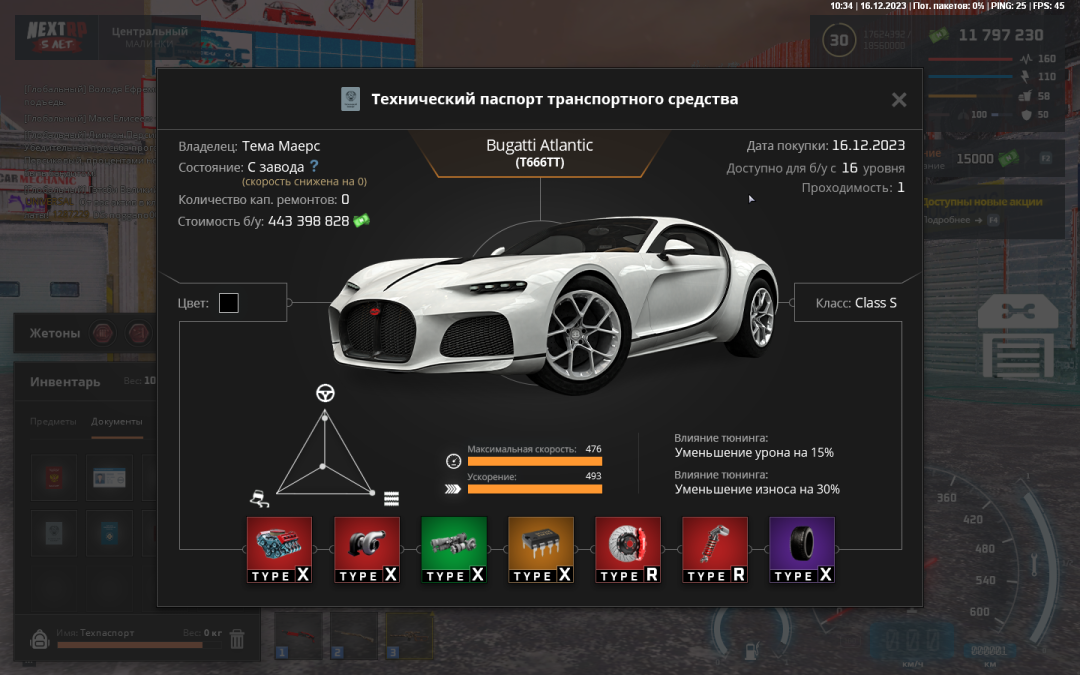Select the brake disc Type R part
The height and width of the screenshot is (675, 1080).
pos(627,549)
